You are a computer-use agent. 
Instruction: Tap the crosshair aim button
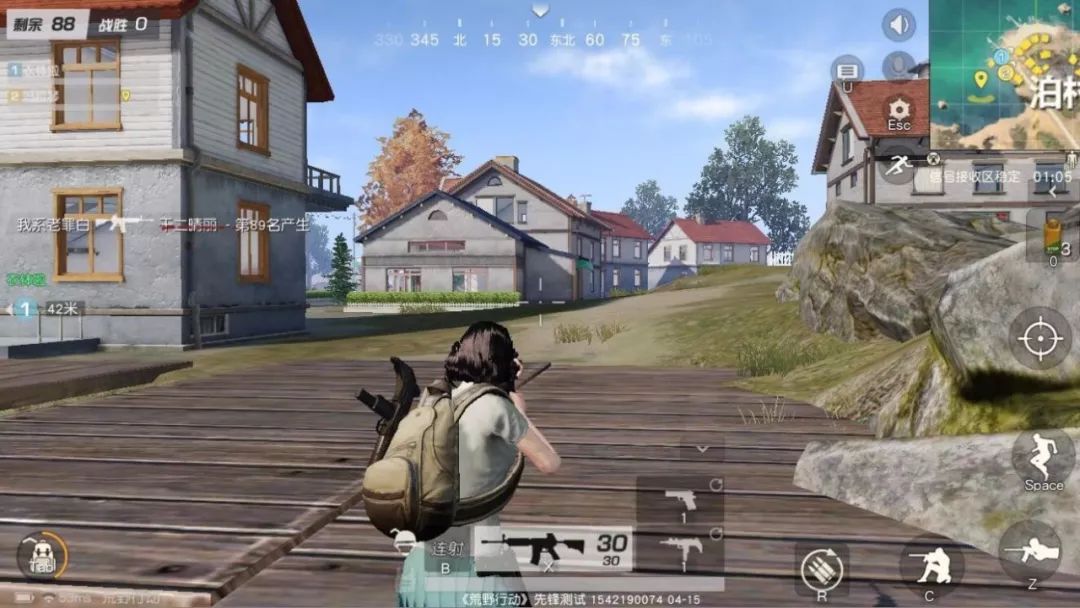coord(1039,338)
